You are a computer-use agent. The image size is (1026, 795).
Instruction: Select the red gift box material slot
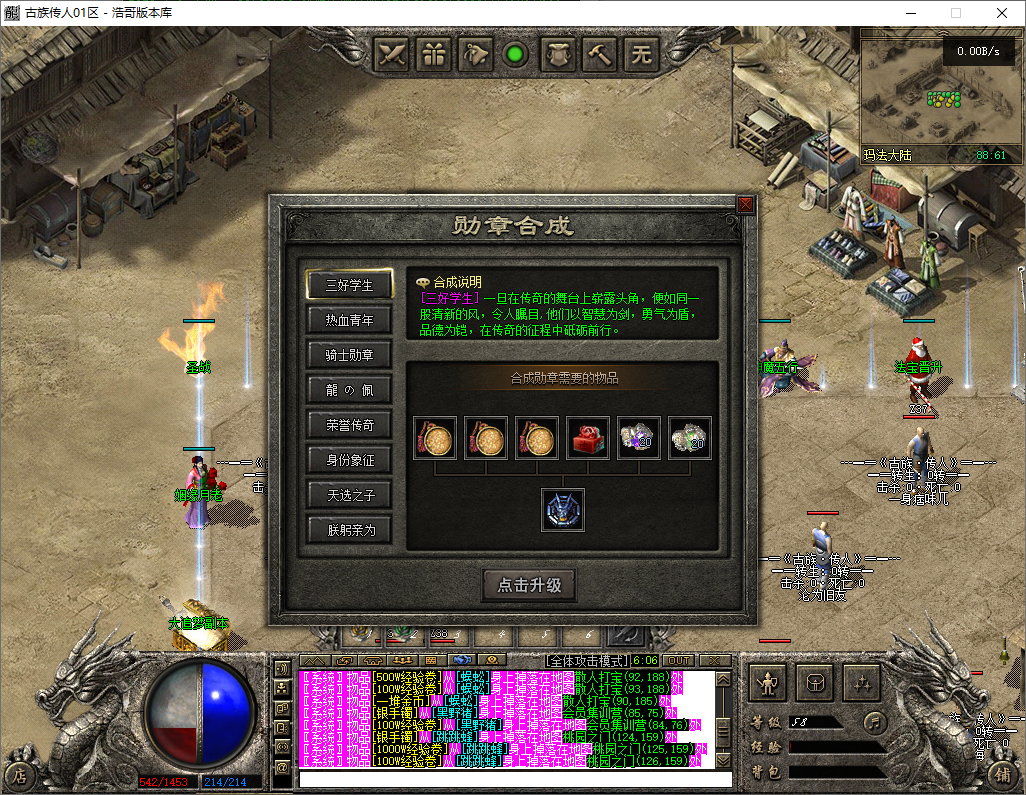588,438
